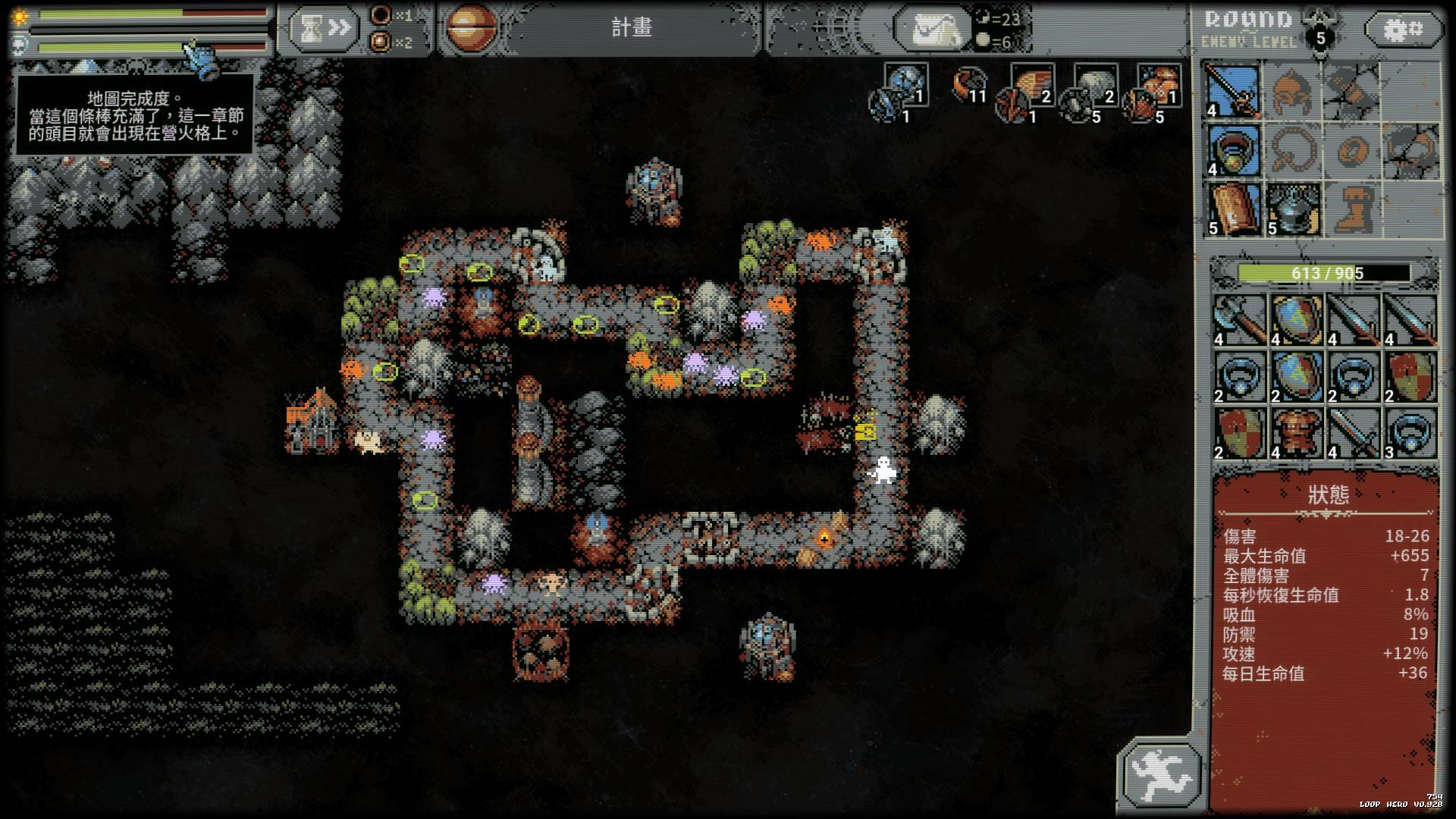Select the equipped amulet slot

(x=1232, y=151)
